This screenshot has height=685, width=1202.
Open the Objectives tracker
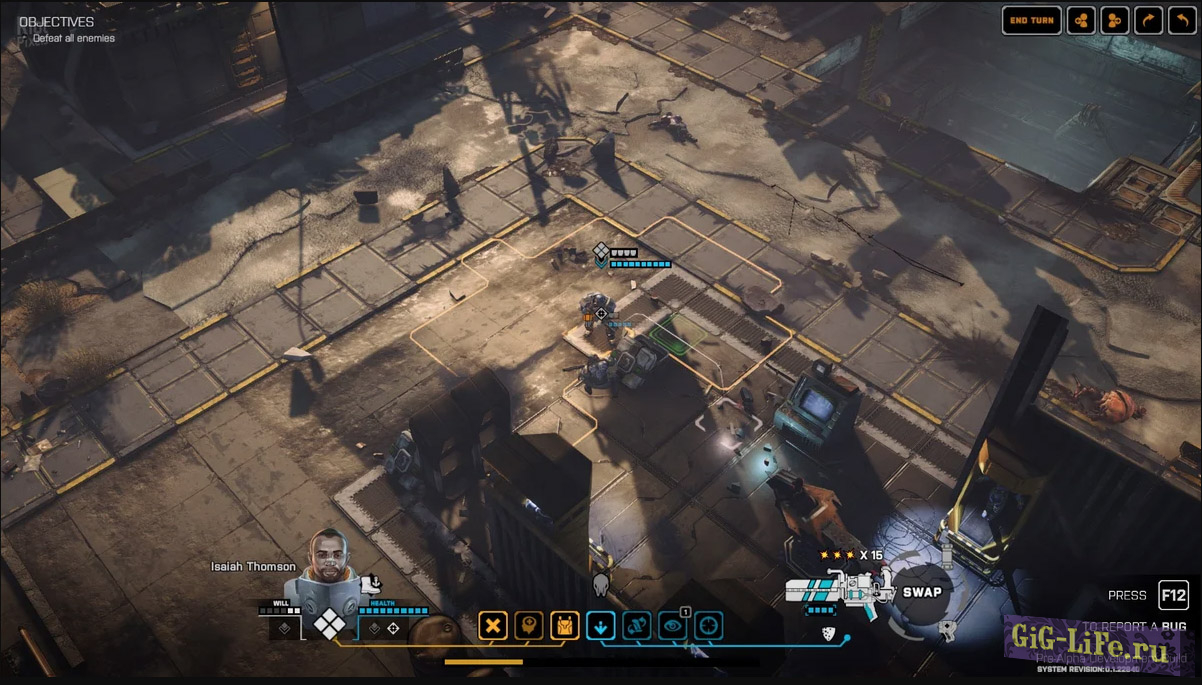pos(57,22)
